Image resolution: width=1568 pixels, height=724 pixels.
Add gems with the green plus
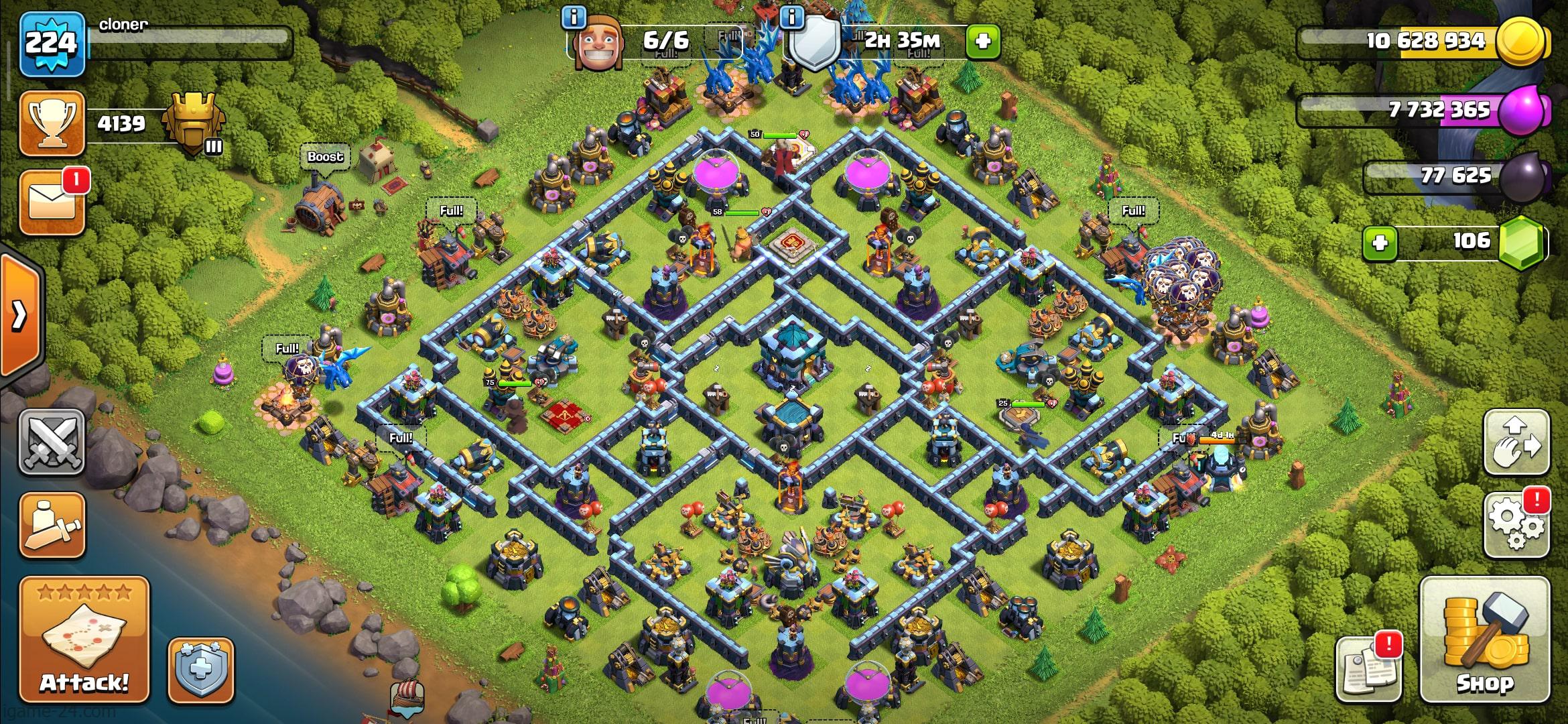1380,242
